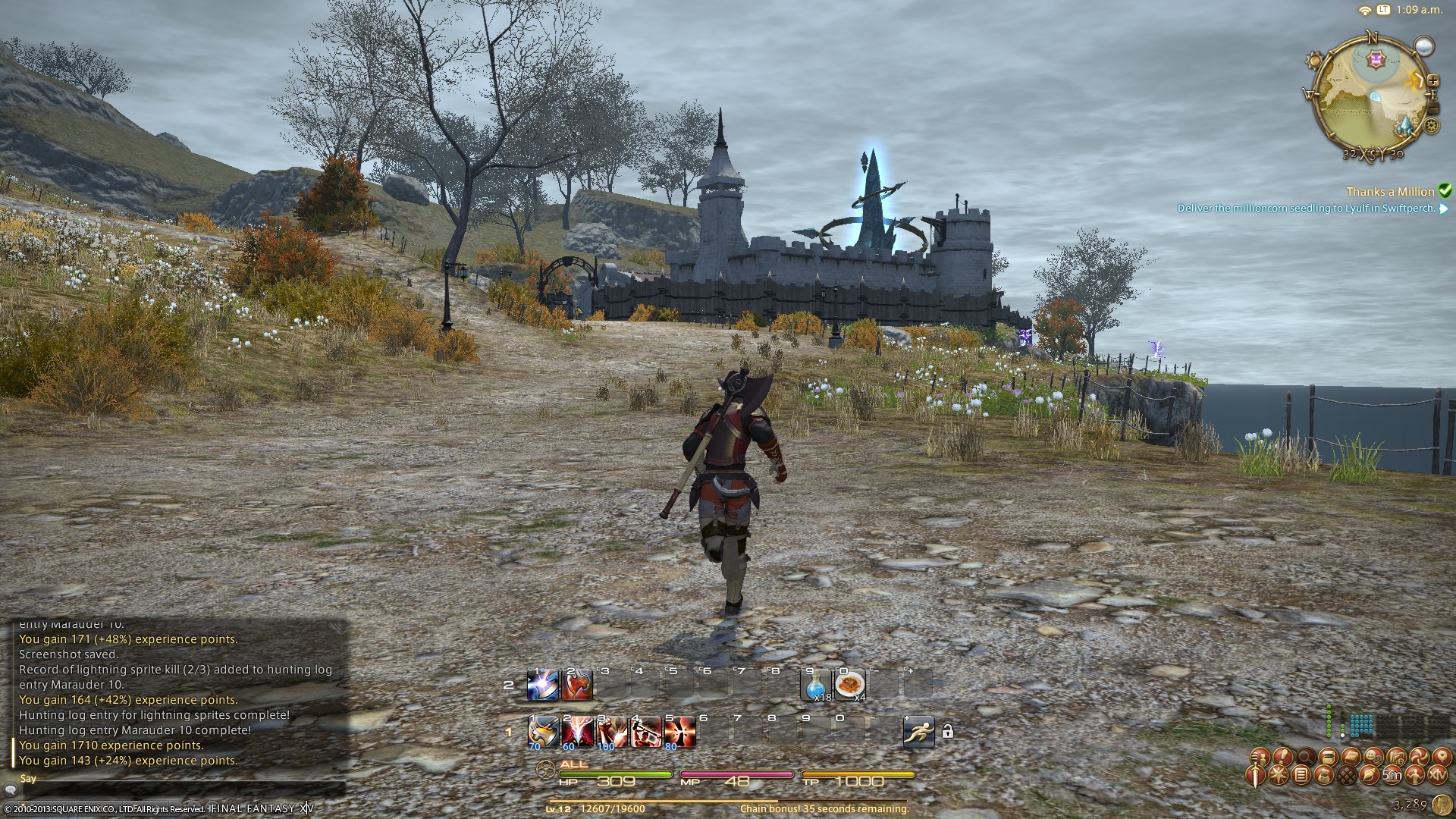
Task: Eat the food dish in hotbar 2
Action: 849,684
